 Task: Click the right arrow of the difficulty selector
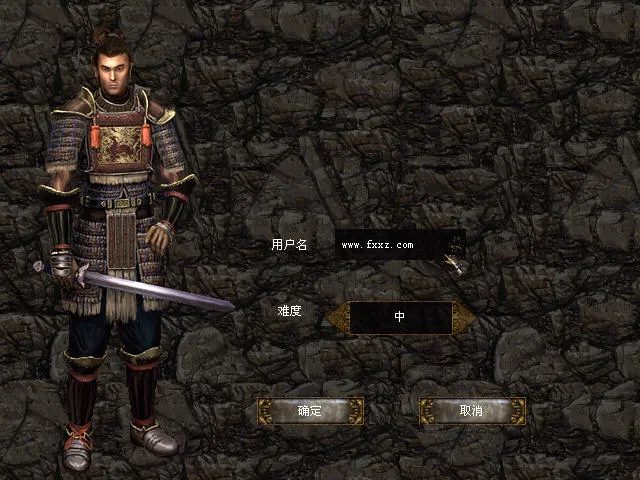click(463, 317)
